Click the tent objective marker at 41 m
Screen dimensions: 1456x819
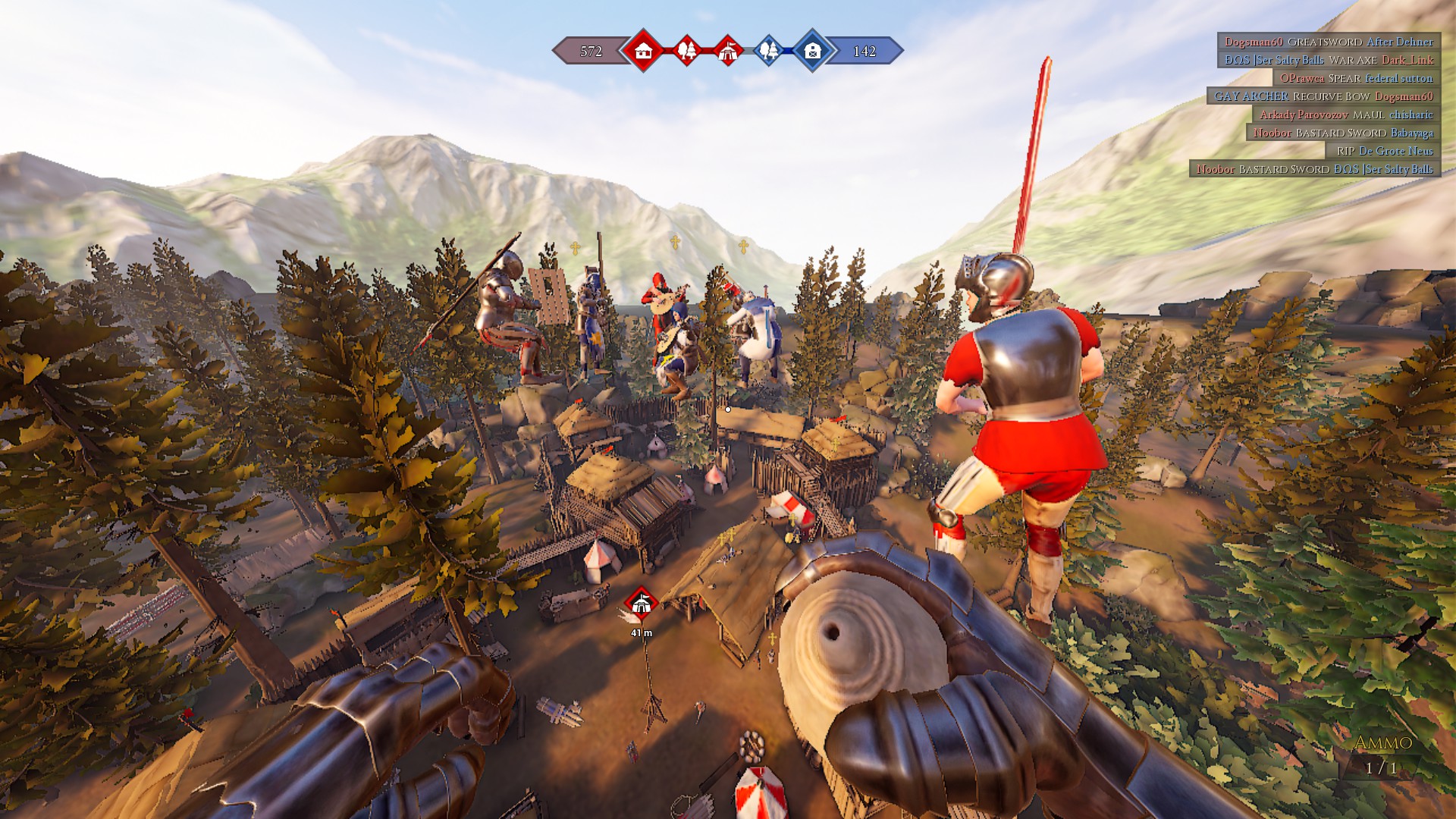[x=642, y=604]
